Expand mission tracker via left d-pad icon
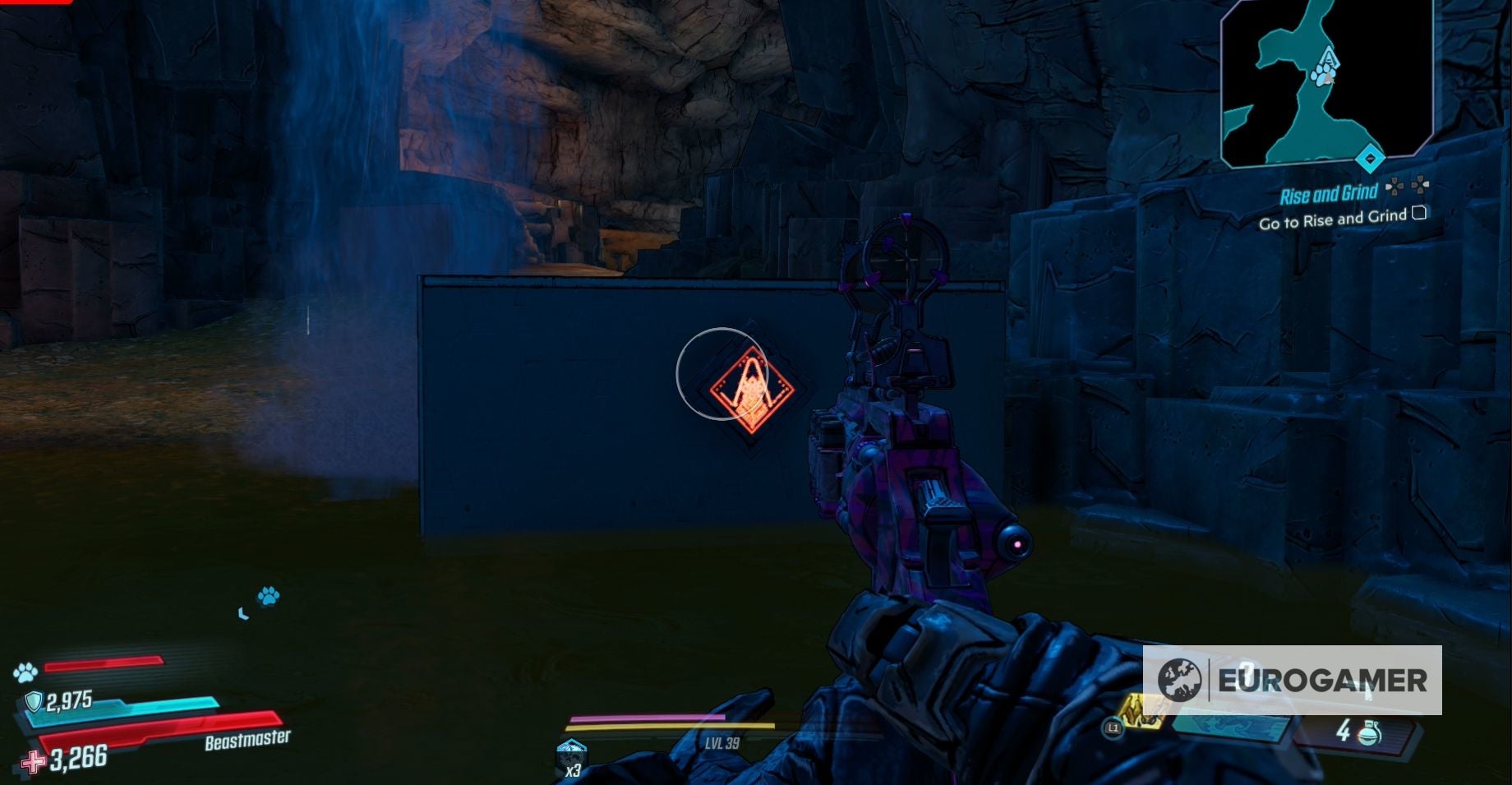 point(1394,186)
